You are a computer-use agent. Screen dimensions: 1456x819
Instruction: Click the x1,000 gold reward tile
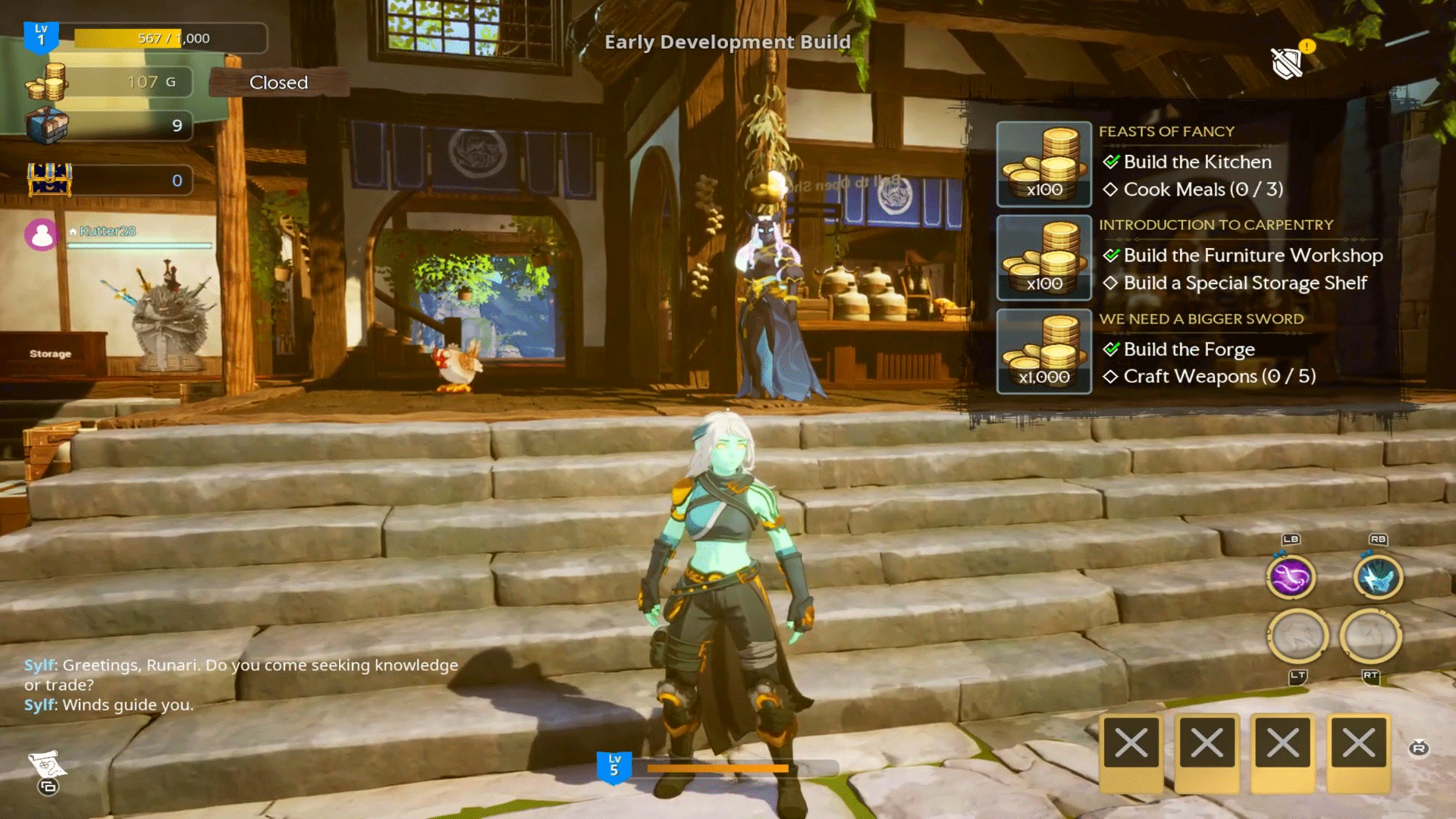[1043, 352]
